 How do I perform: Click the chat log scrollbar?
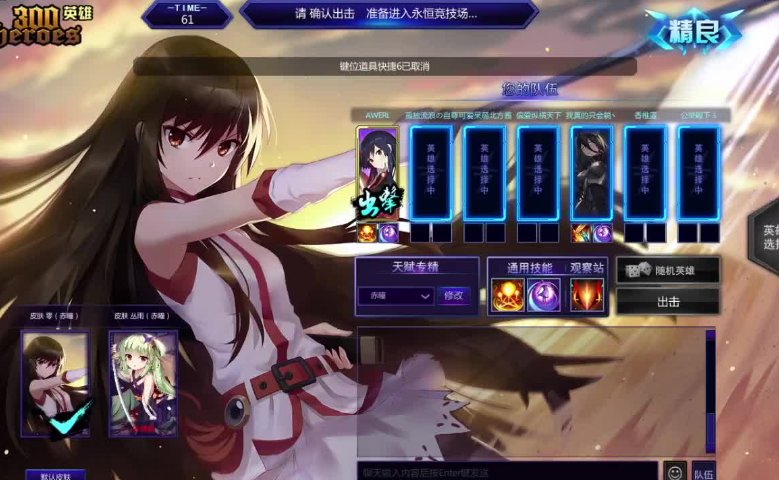711,392
